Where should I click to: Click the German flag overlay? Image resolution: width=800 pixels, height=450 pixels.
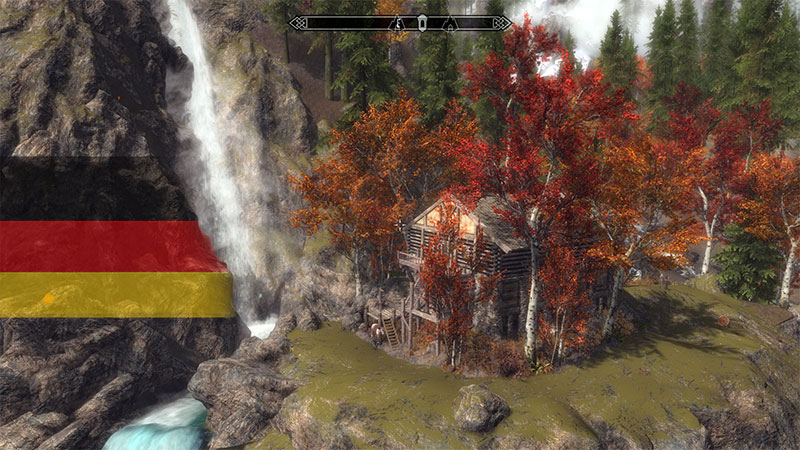[x=115, y=238]
